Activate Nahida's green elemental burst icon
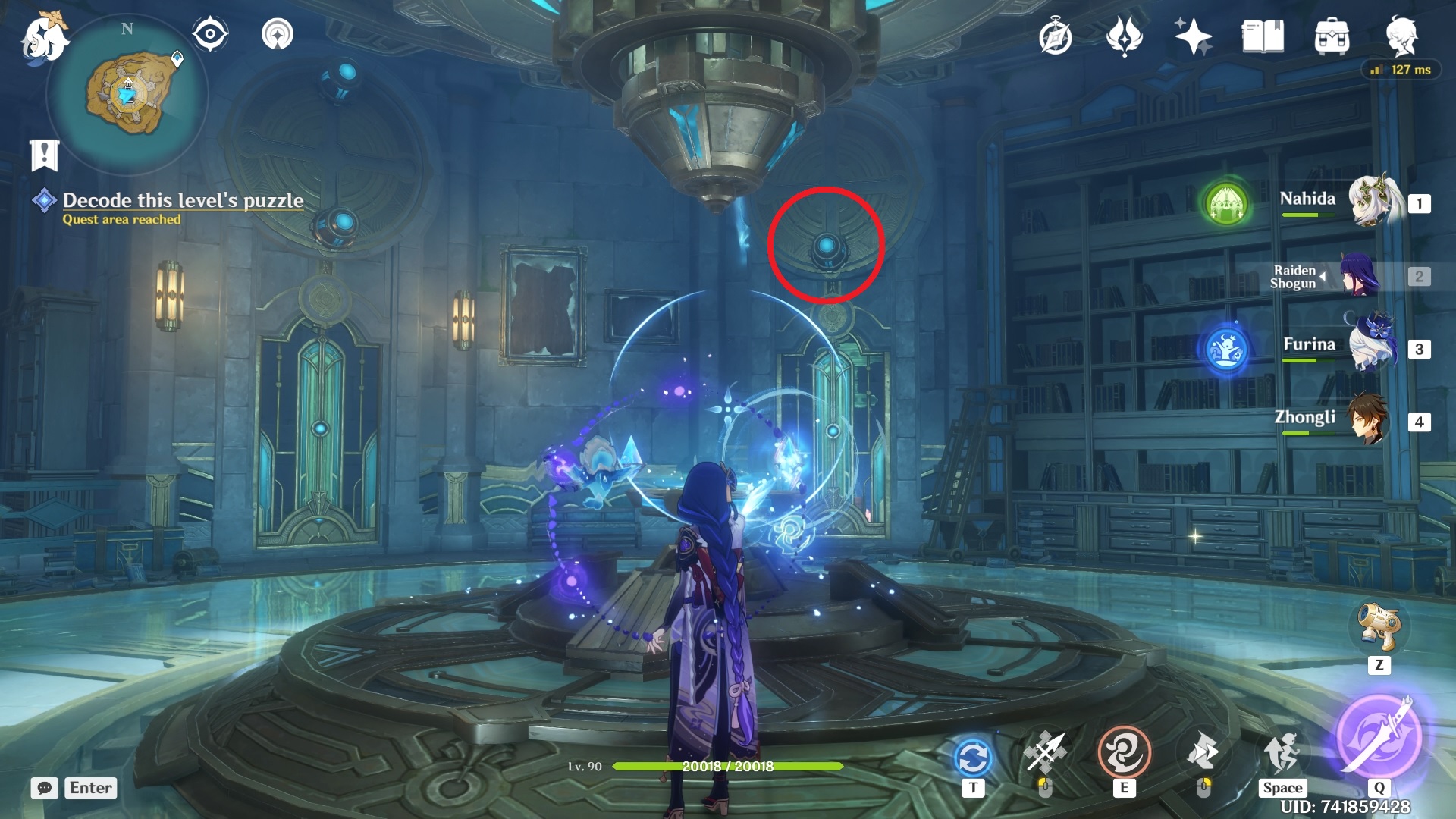 click(x=1226, y=203)
